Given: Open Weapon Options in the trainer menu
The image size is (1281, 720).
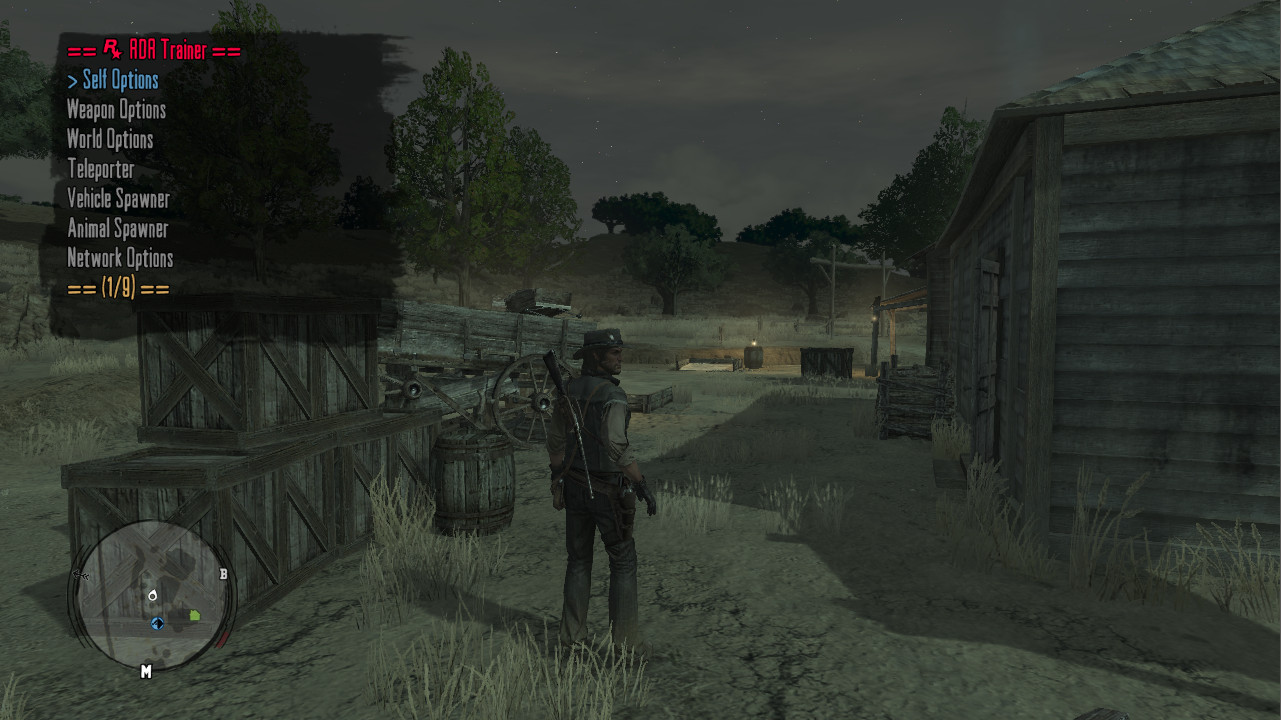Looking at the screenshot, I should [x=115, y=110].
